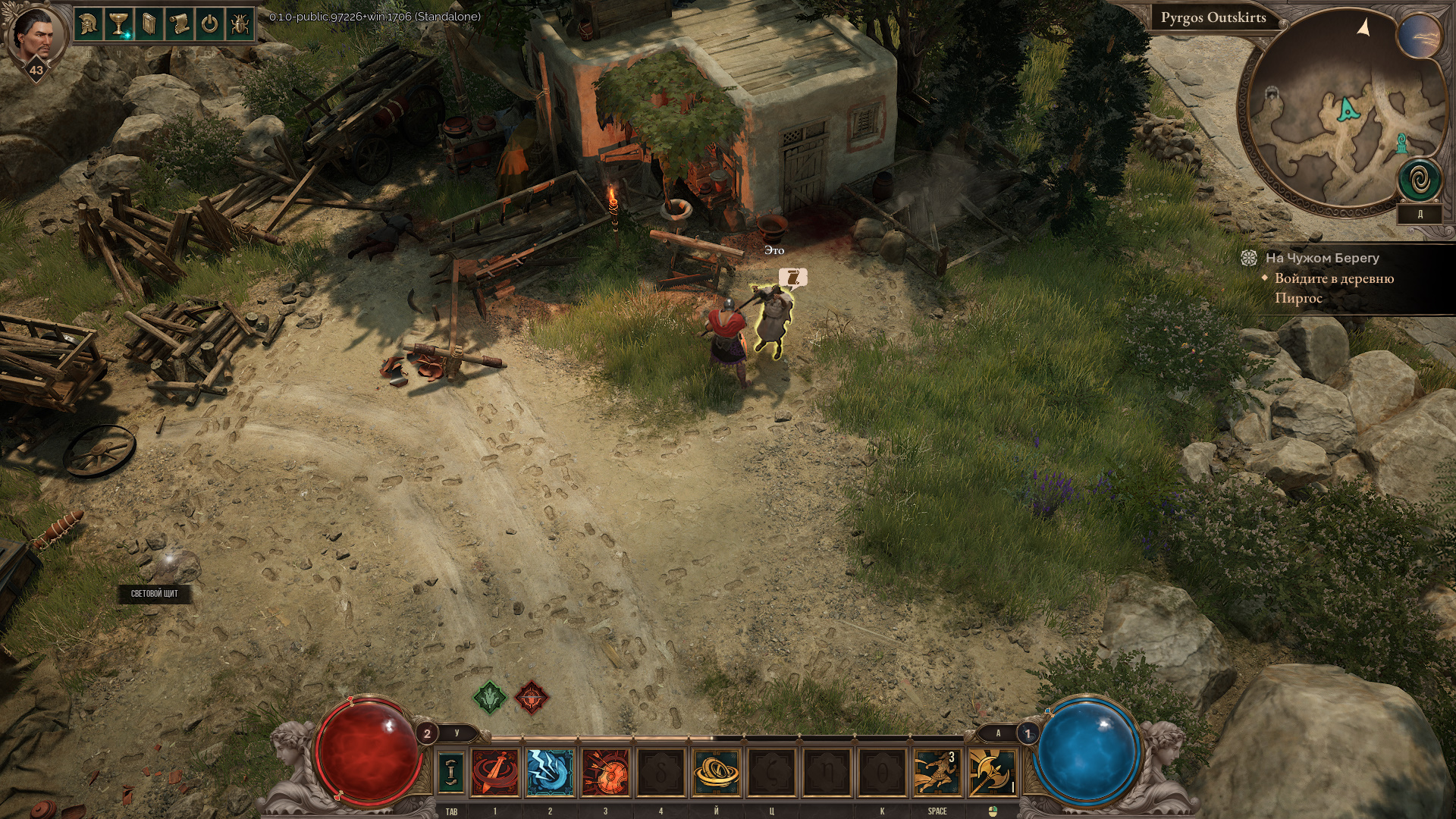Click the green spiral portal button
The width and height of the screenshot is (1456, 819).
[x=1420, y=182]
